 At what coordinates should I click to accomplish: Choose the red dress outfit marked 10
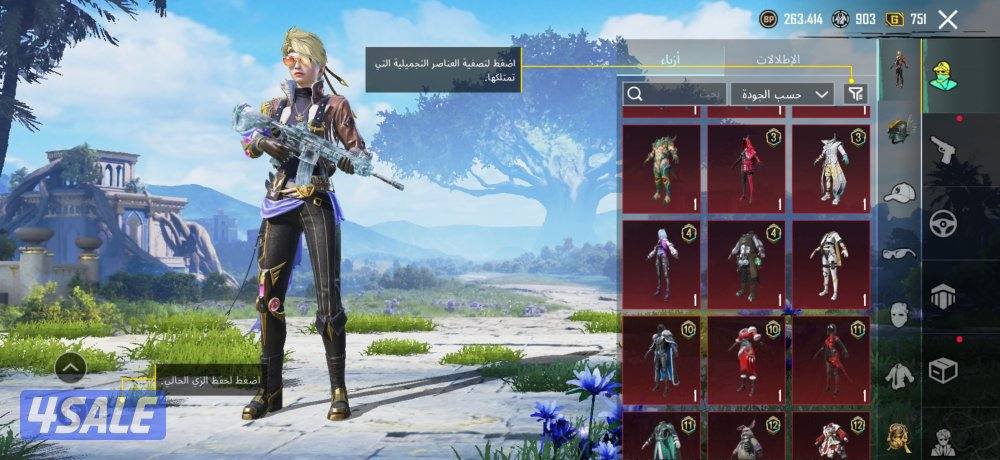(x=746, y=358)
